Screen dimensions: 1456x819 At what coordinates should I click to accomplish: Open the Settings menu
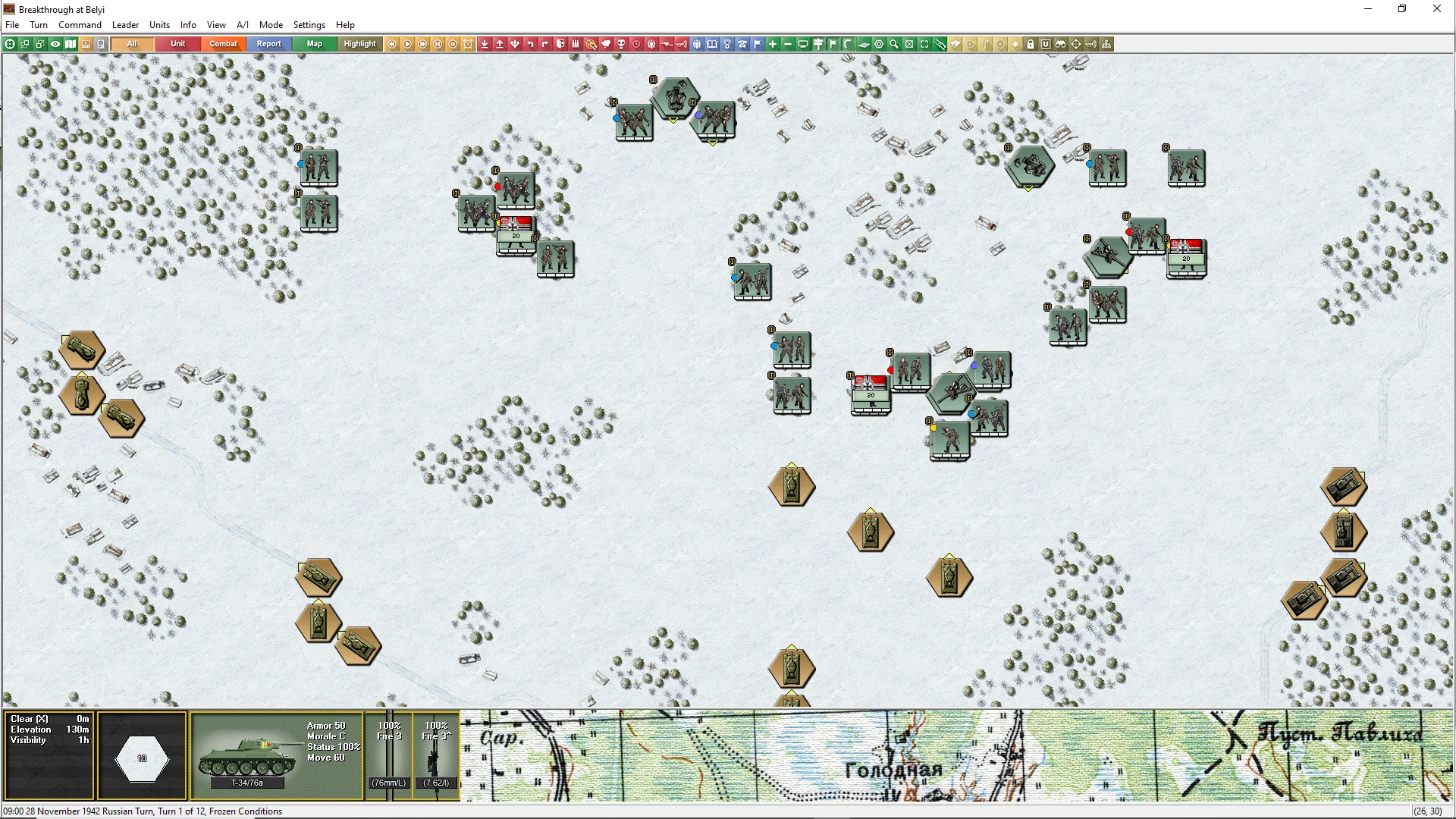tap(309, 25)
